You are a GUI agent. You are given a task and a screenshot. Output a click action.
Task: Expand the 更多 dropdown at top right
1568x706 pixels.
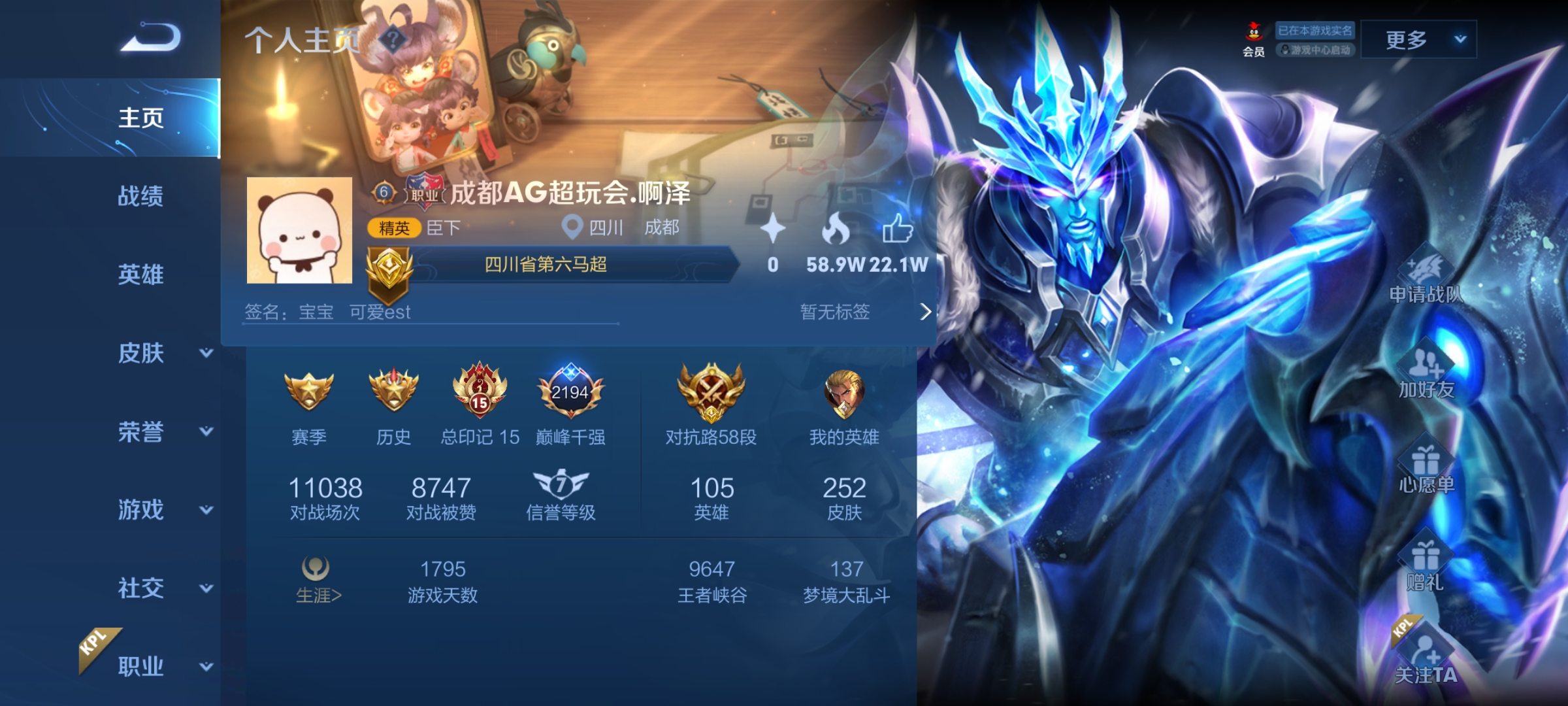pyautogui.click(x=1418, y=39)
